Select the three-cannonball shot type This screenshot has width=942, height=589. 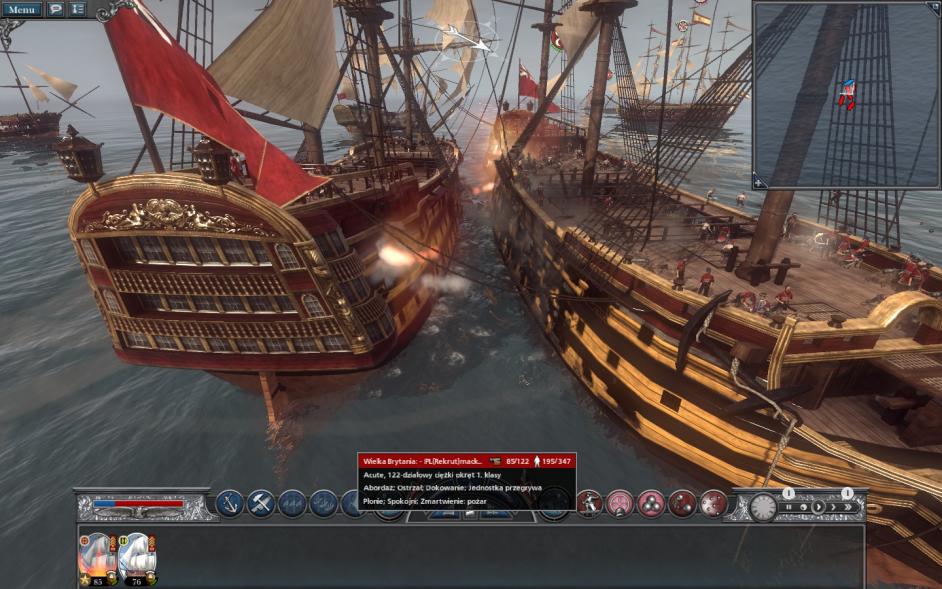pos(651,503)
